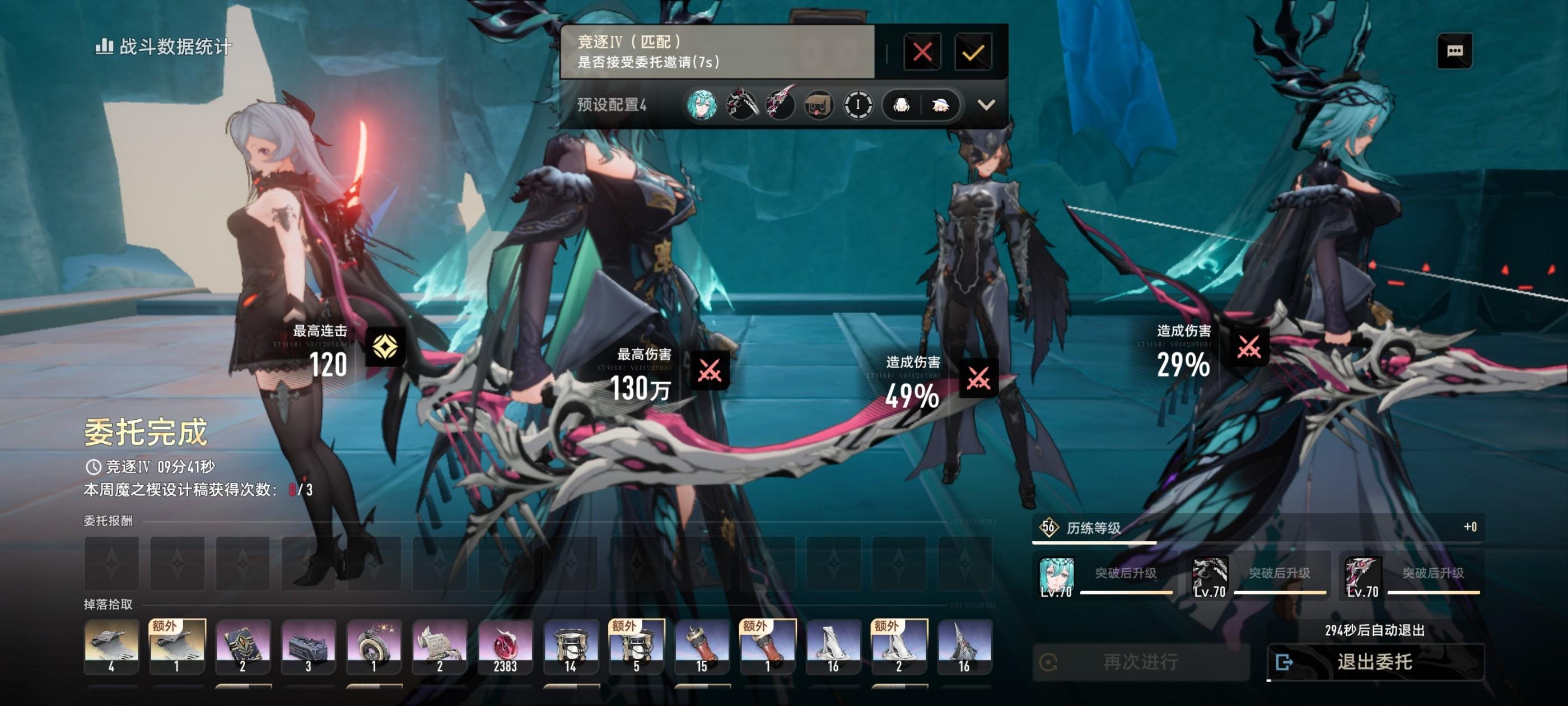
Task: Open 战斗数据统计 battle statistics
Action: coord(164,47)
